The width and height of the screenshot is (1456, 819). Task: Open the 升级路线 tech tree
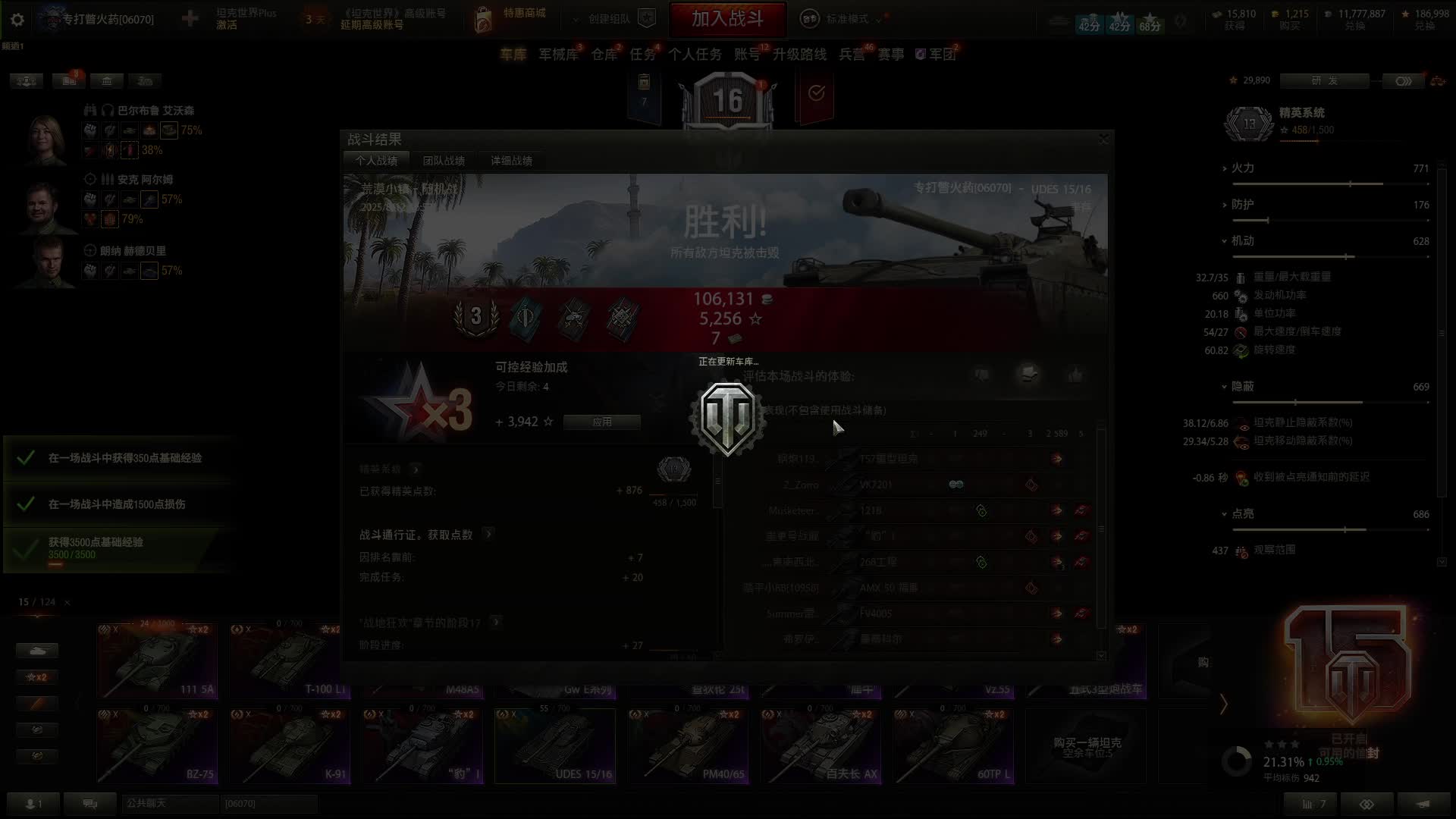pos(799,55)
